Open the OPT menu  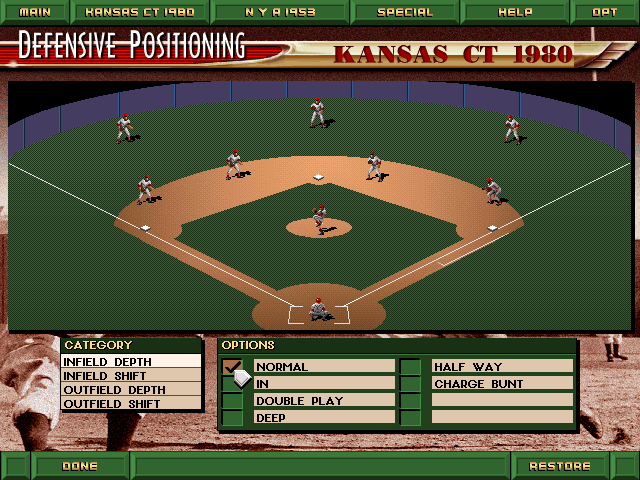click(x=604, y=12)
